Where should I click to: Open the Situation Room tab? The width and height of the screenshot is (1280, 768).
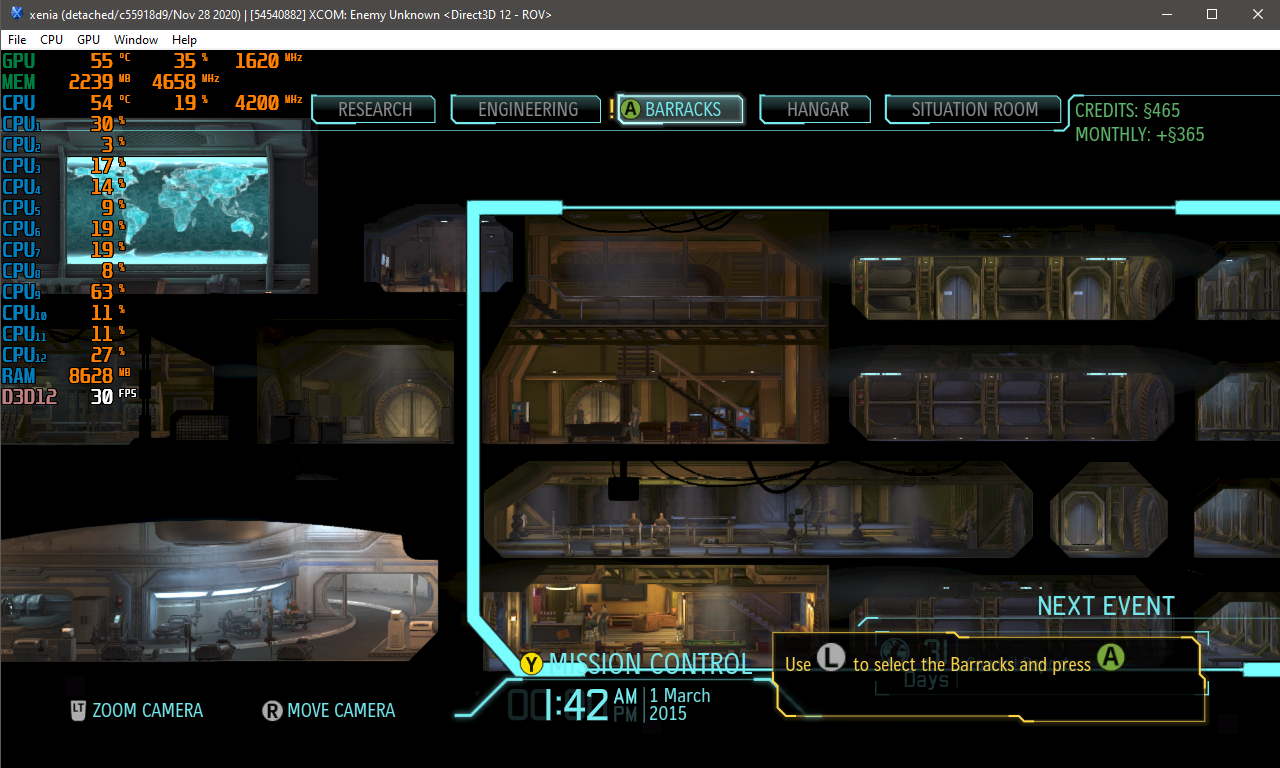[x=974, y=109]
